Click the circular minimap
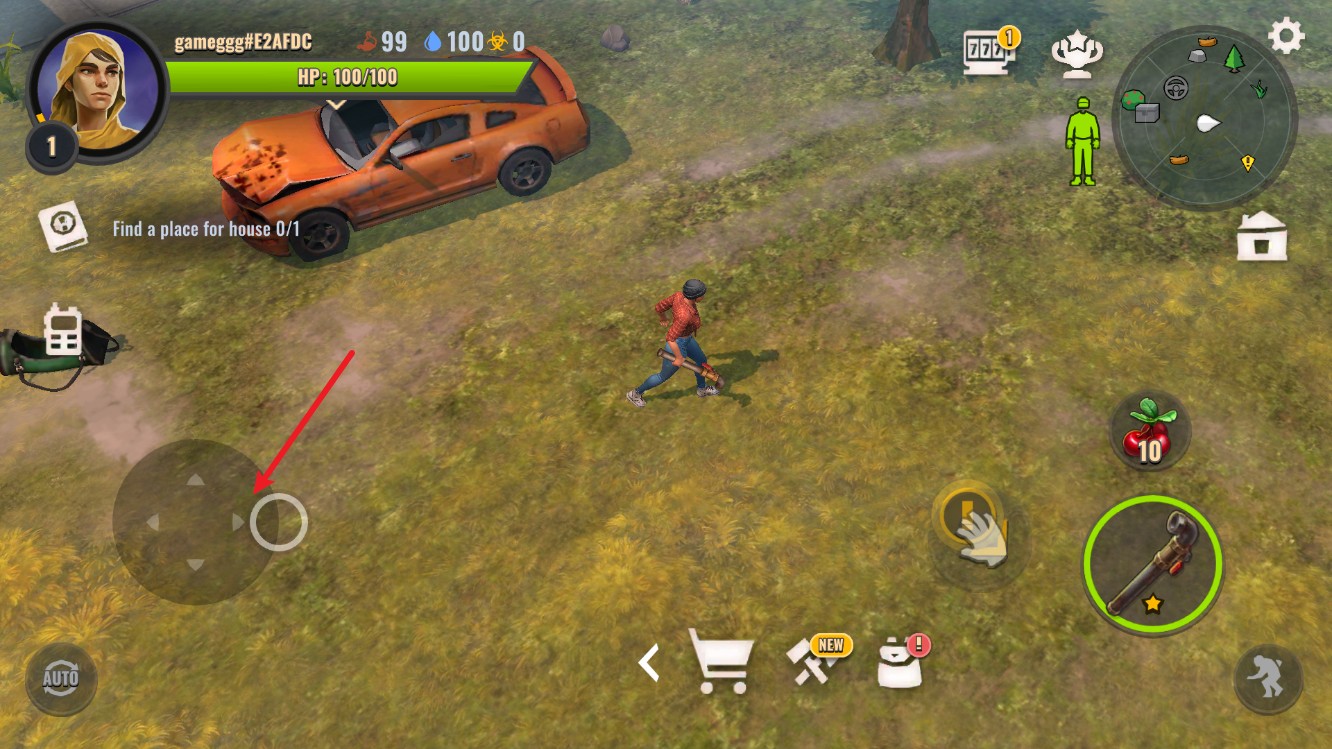The height and width of the screenshot is (749, 1332). 1204,119
